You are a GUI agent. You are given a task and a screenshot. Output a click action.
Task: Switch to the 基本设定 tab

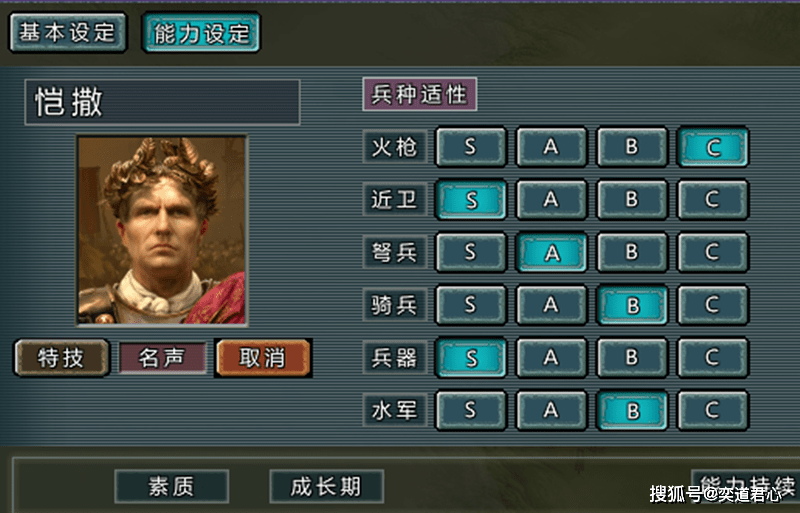68,32
